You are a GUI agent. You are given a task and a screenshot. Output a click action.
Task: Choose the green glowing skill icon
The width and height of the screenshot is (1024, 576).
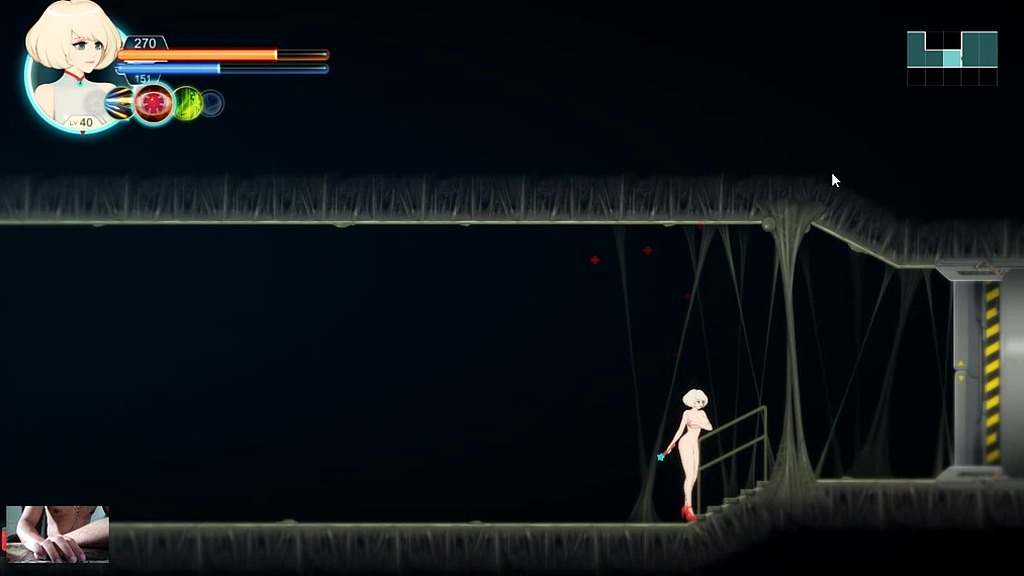(x=188, y=103)
